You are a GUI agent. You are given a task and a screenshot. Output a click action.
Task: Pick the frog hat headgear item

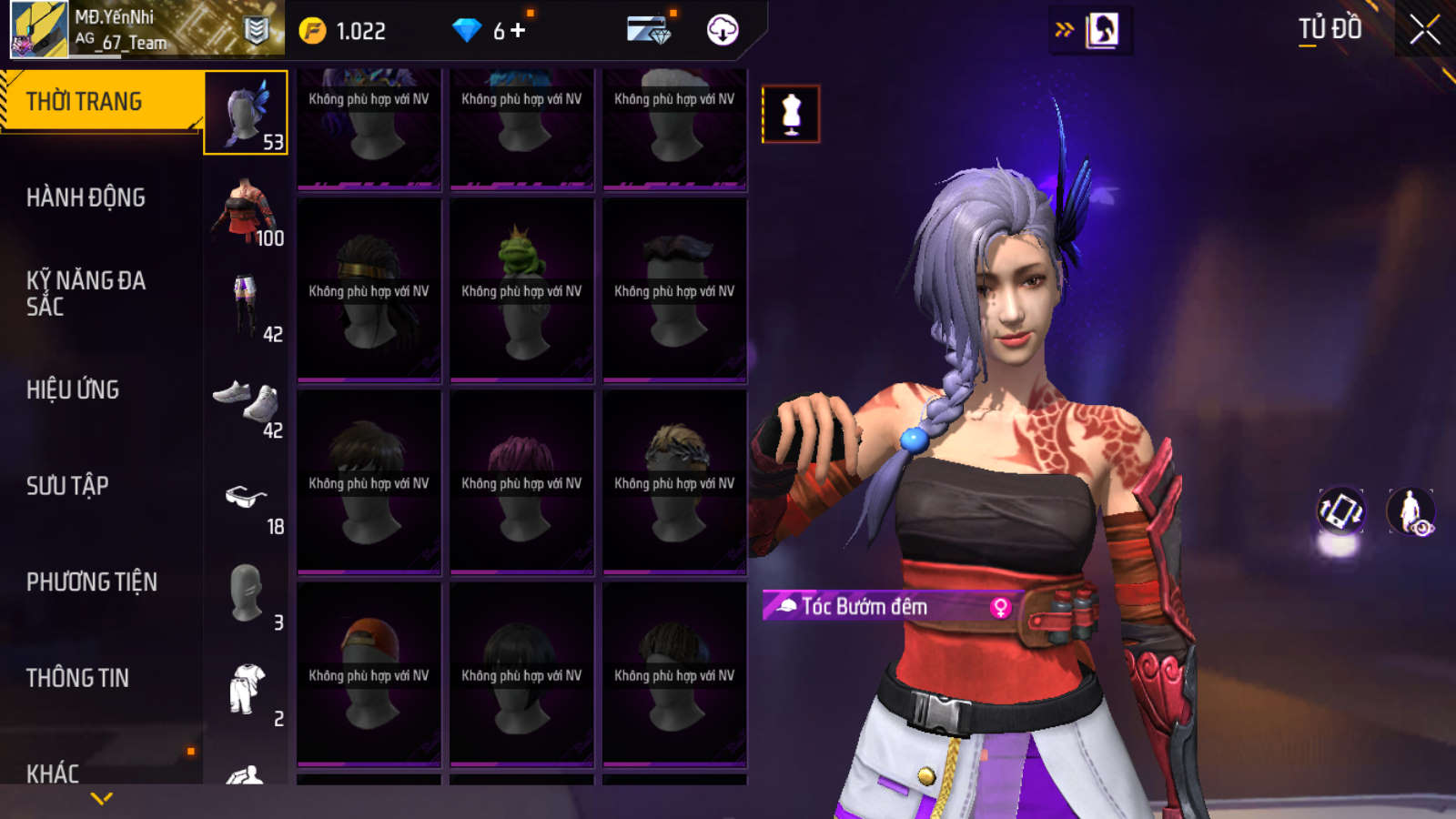click(521, 291)
